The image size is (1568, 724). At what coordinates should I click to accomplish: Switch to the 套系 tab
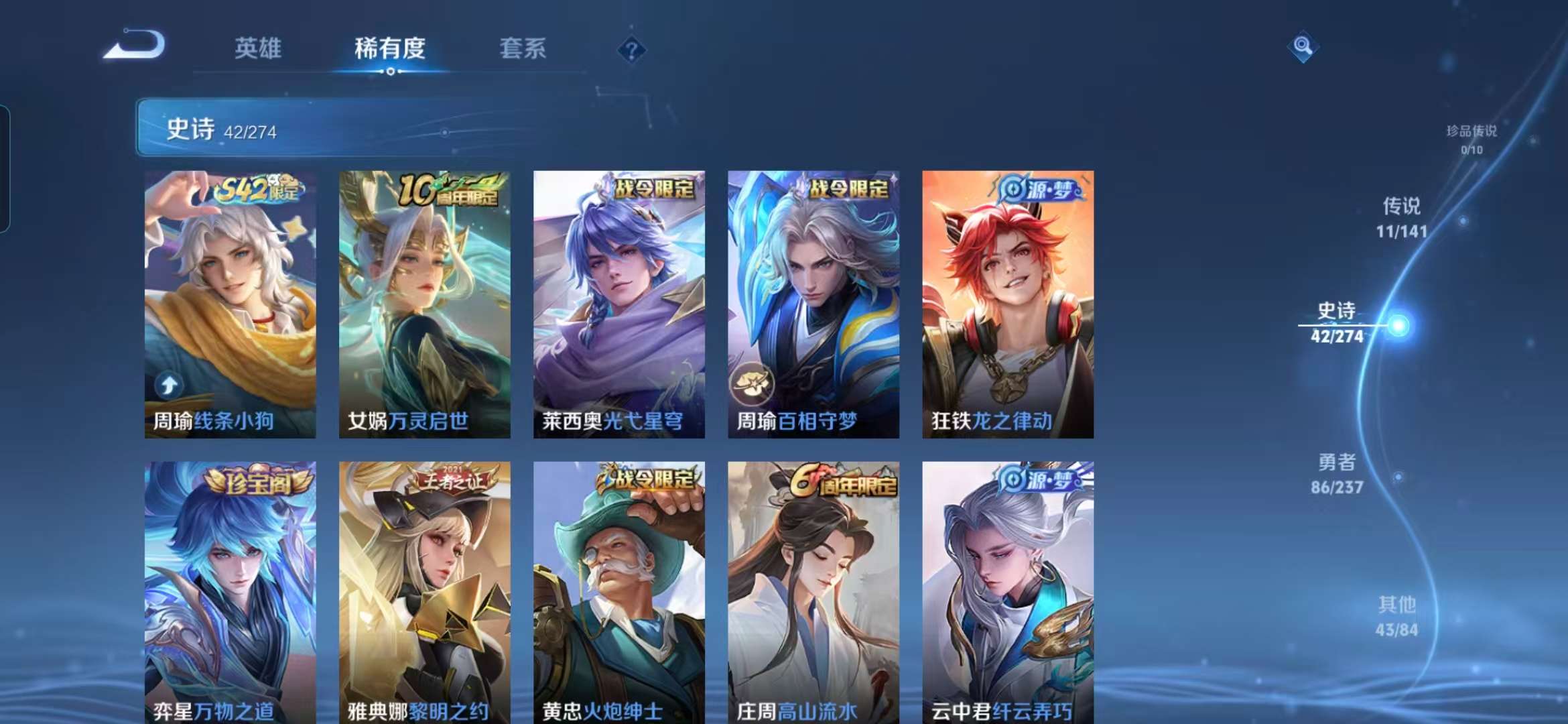(521, 48)
